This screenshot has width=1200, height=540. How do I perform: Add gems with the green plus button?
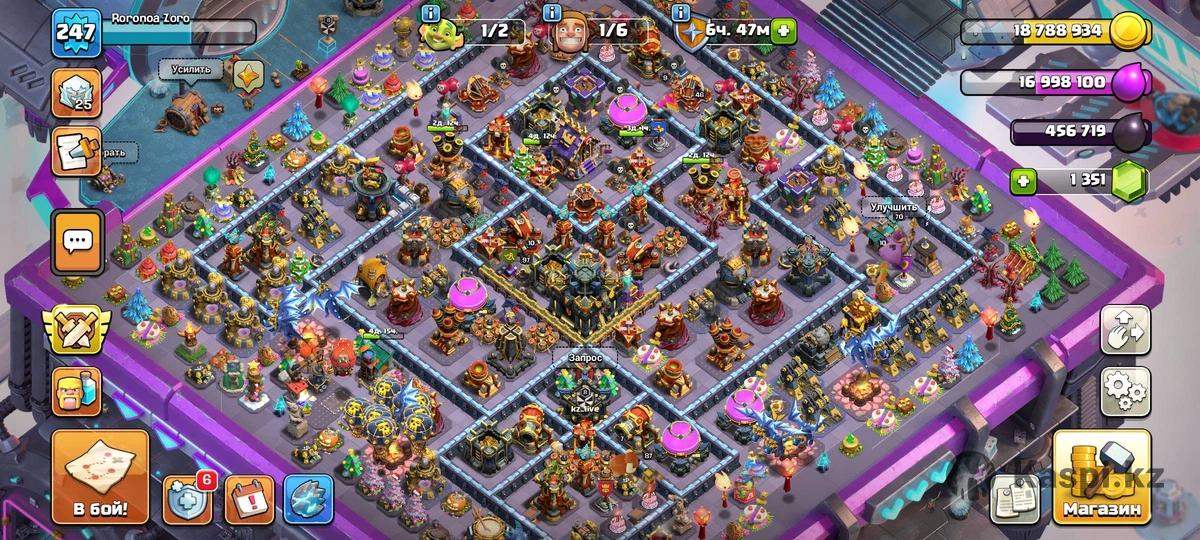1022,182
